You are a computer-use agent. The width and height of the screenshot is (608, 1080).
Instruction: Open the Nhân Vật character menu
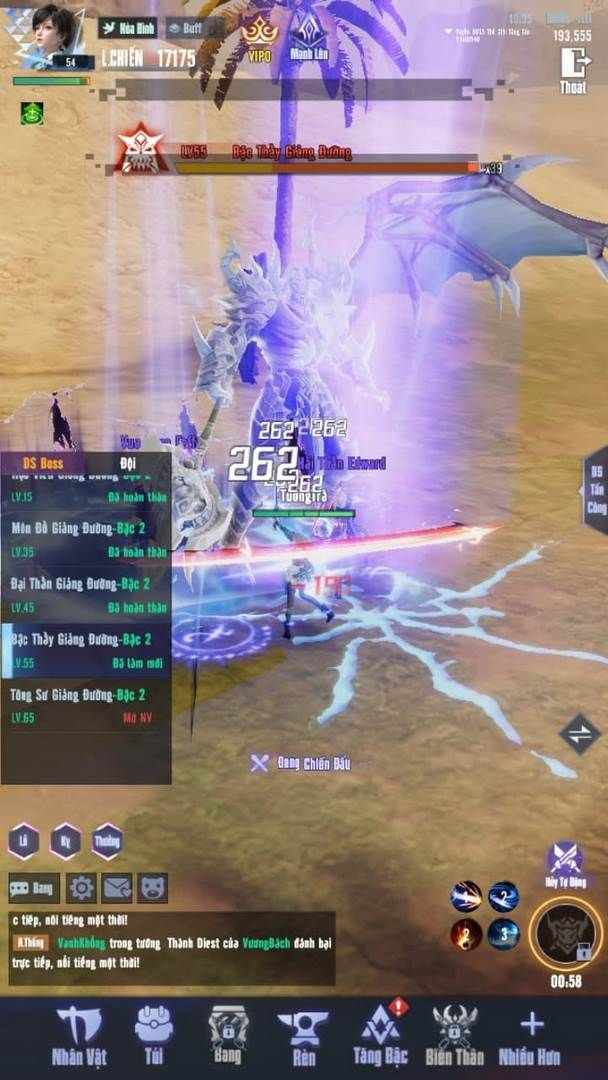coord(79,1035)
